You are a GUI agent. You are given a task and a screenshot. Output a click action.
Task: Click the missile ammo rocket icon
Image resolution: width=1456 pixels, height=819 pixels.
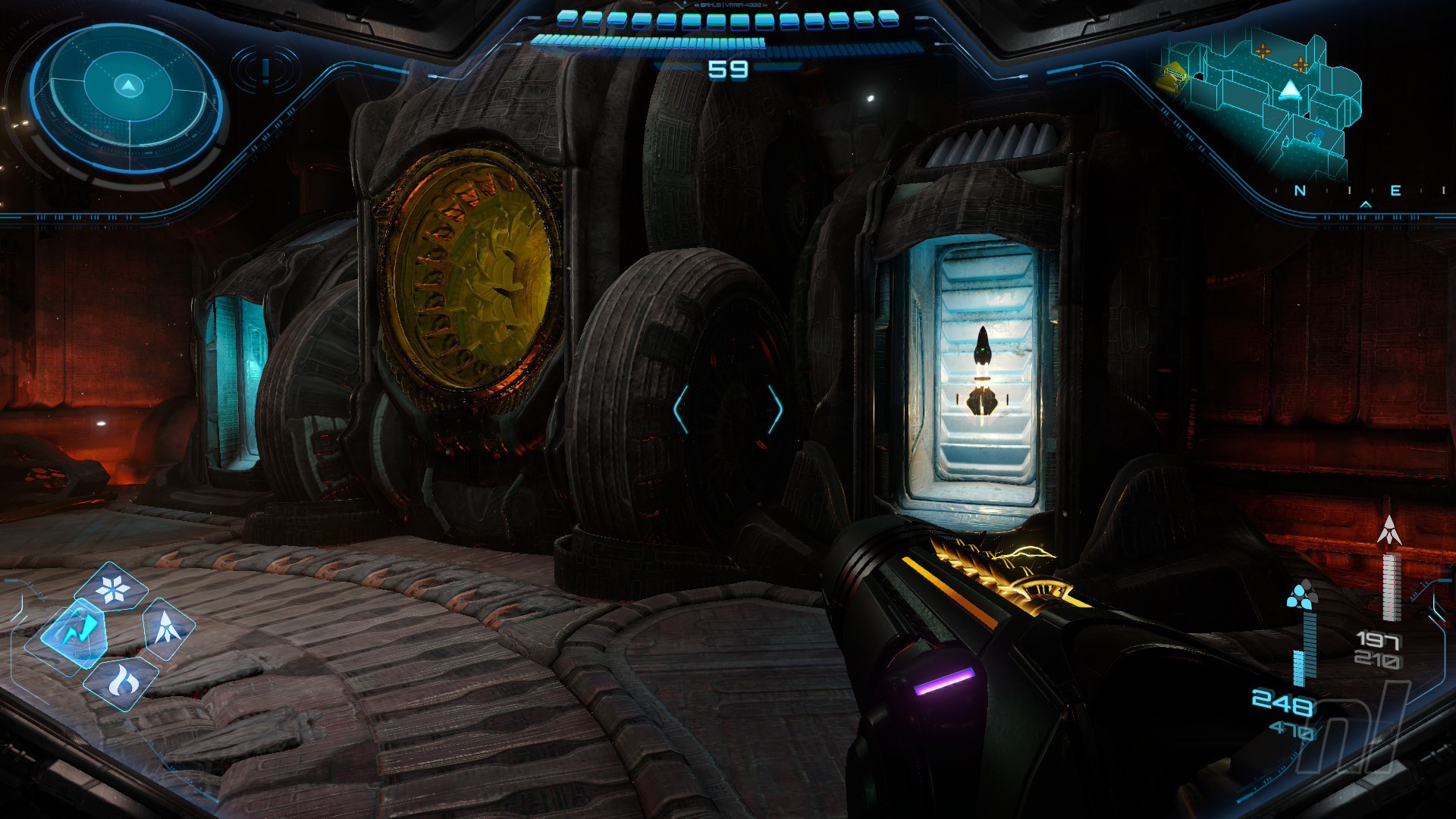coord(1389,530)
